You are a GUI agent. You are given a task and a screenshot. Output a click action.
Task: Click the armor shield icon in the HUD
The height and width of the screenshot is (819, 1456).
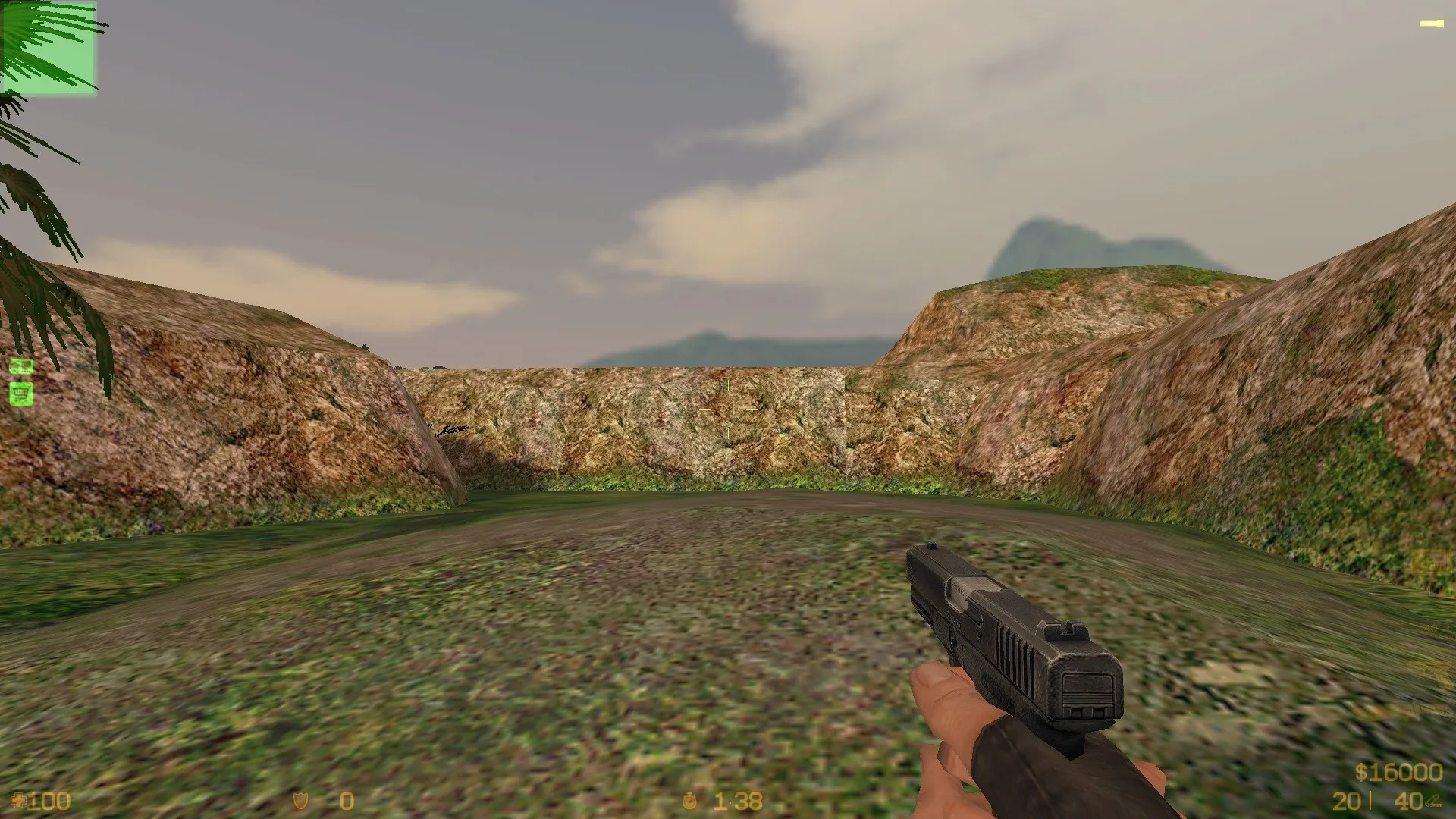coord(301,801)
